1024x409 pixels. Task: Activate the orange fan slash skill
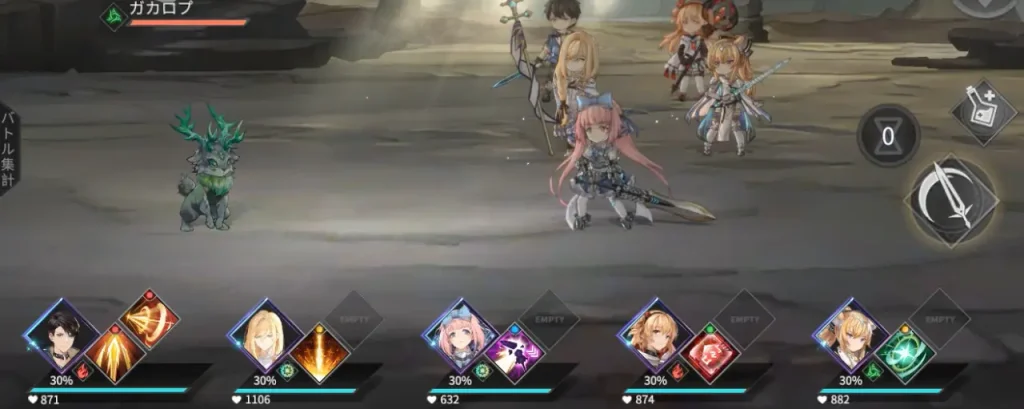149,320
